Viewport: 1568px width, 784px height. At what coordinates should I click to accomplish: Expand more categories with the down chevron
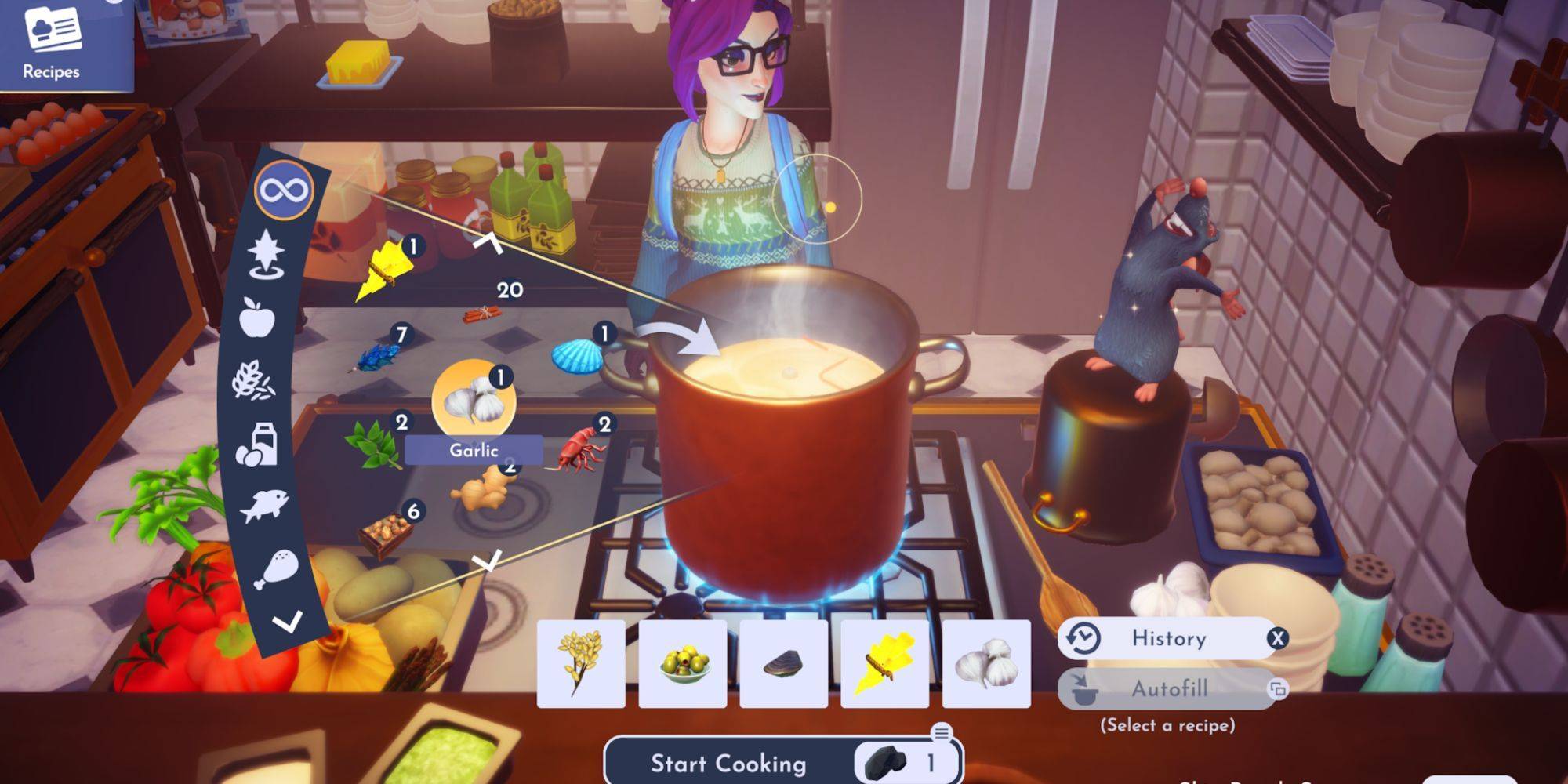287,623
